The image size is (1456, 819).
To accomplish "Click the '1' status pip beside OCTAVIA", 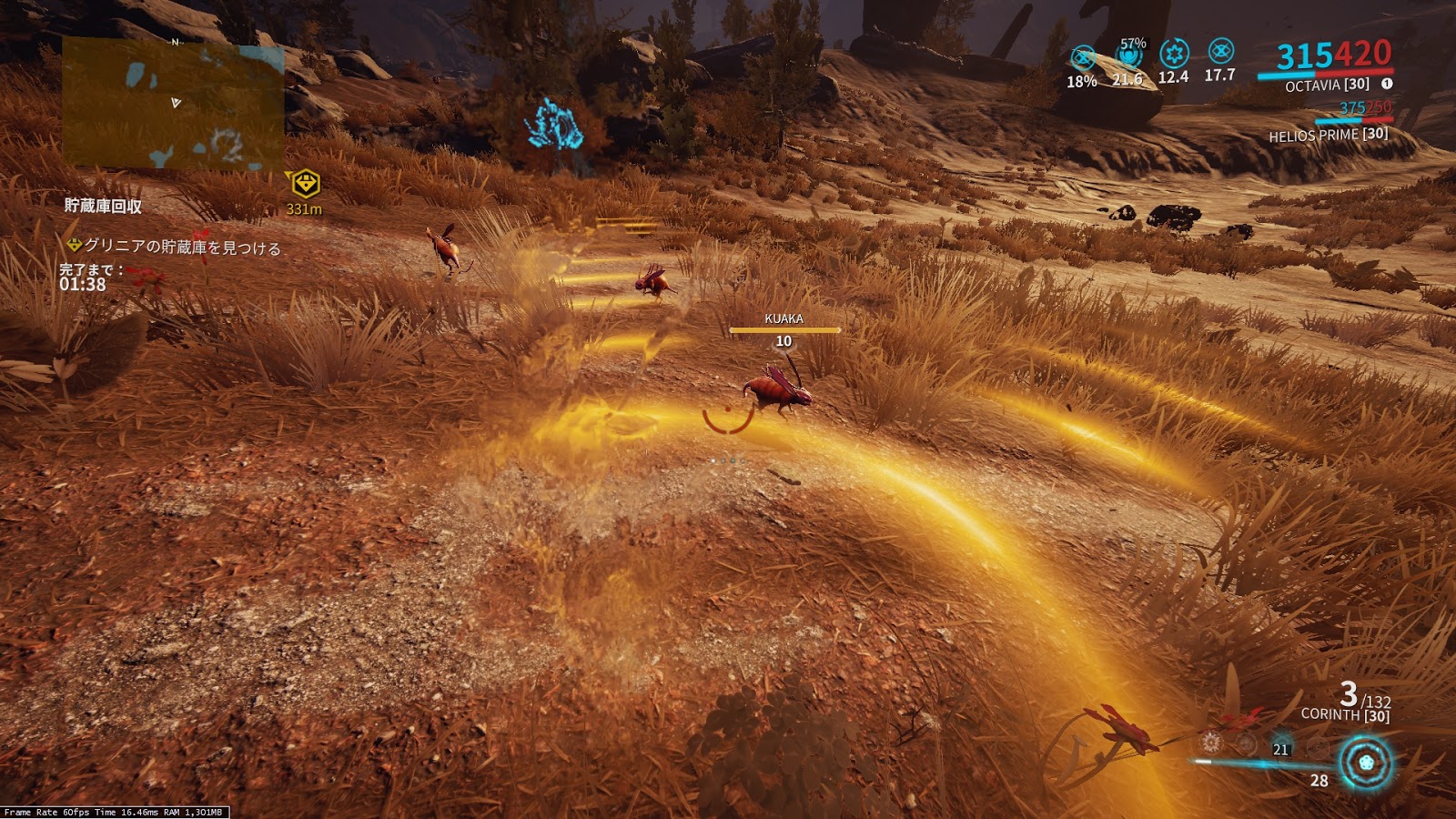I will click(x=1388, y=83).
